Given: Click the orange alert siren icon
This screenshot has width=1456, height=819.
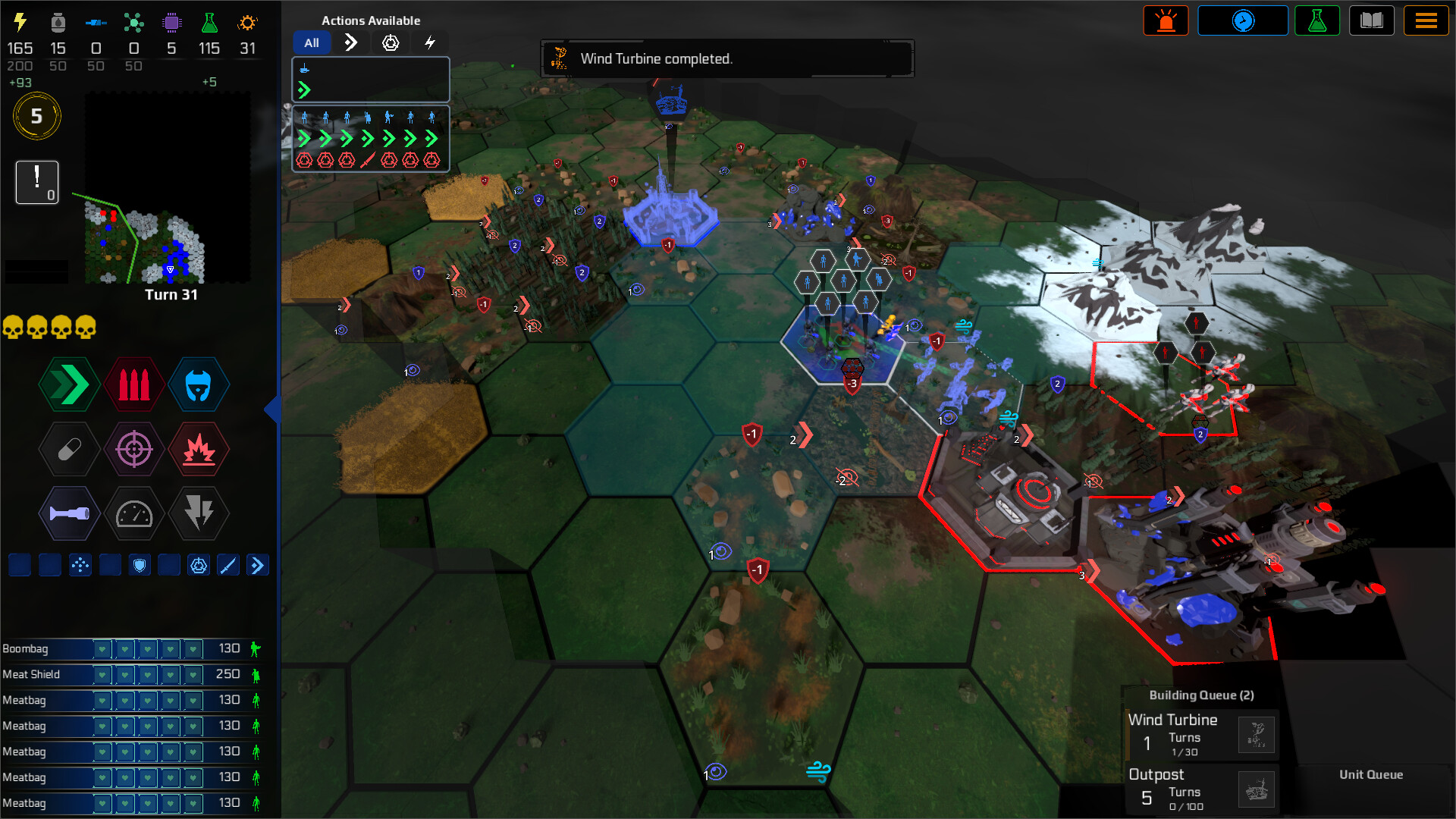Looking at the screenshot, I should coord(1166,20).
